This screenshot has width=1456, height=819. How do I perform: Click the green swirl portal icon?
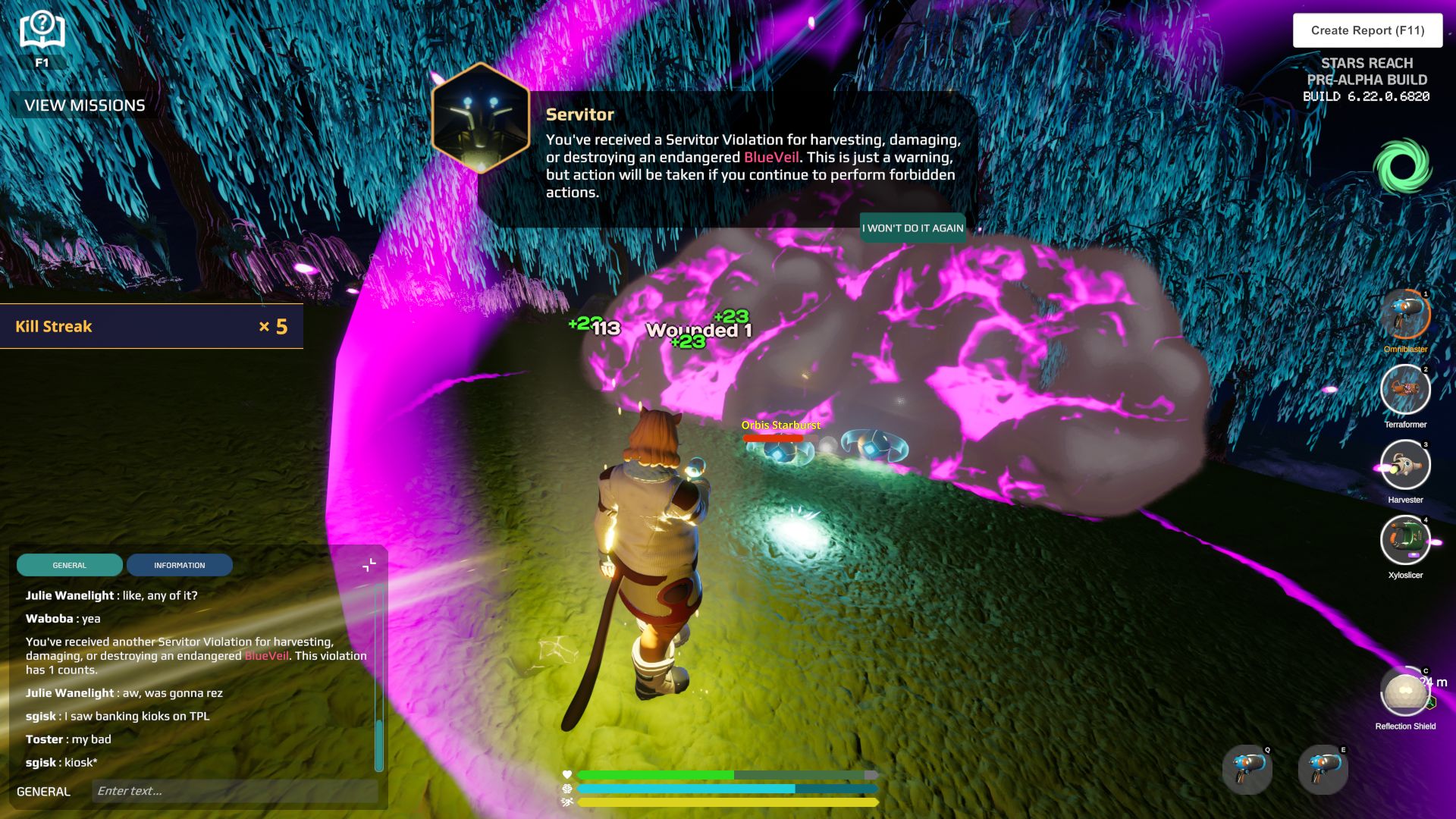1402,166
